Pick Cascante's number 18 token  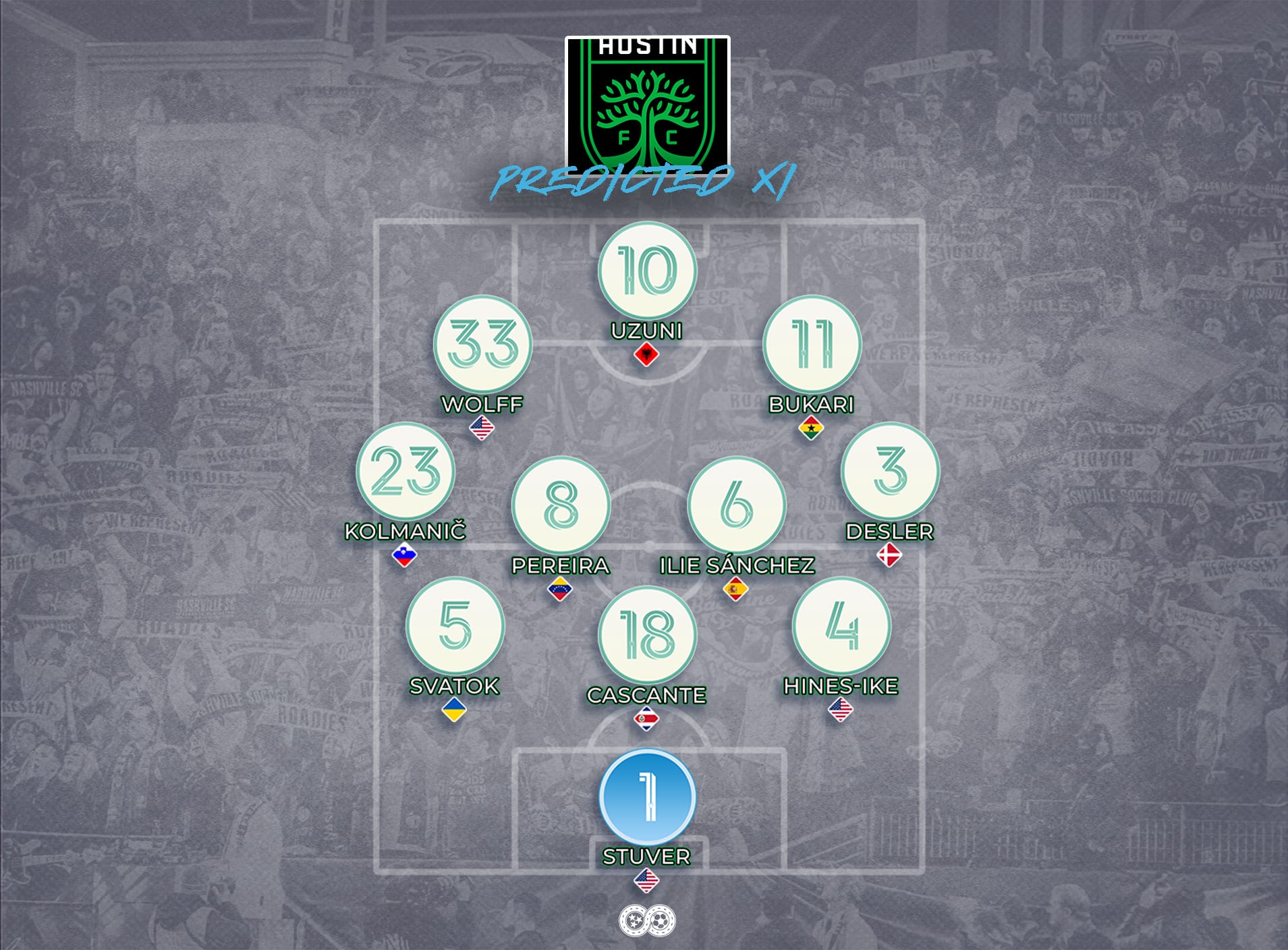[x=646, y=634]
